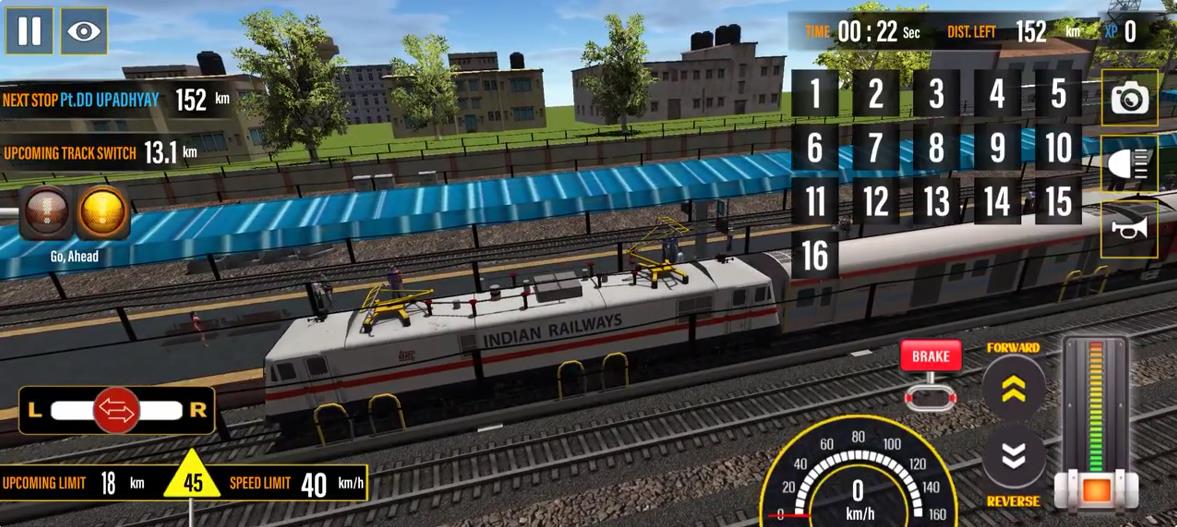Choose coach number 13
This screenshot has height=527, width=1177.
[936, 203]
